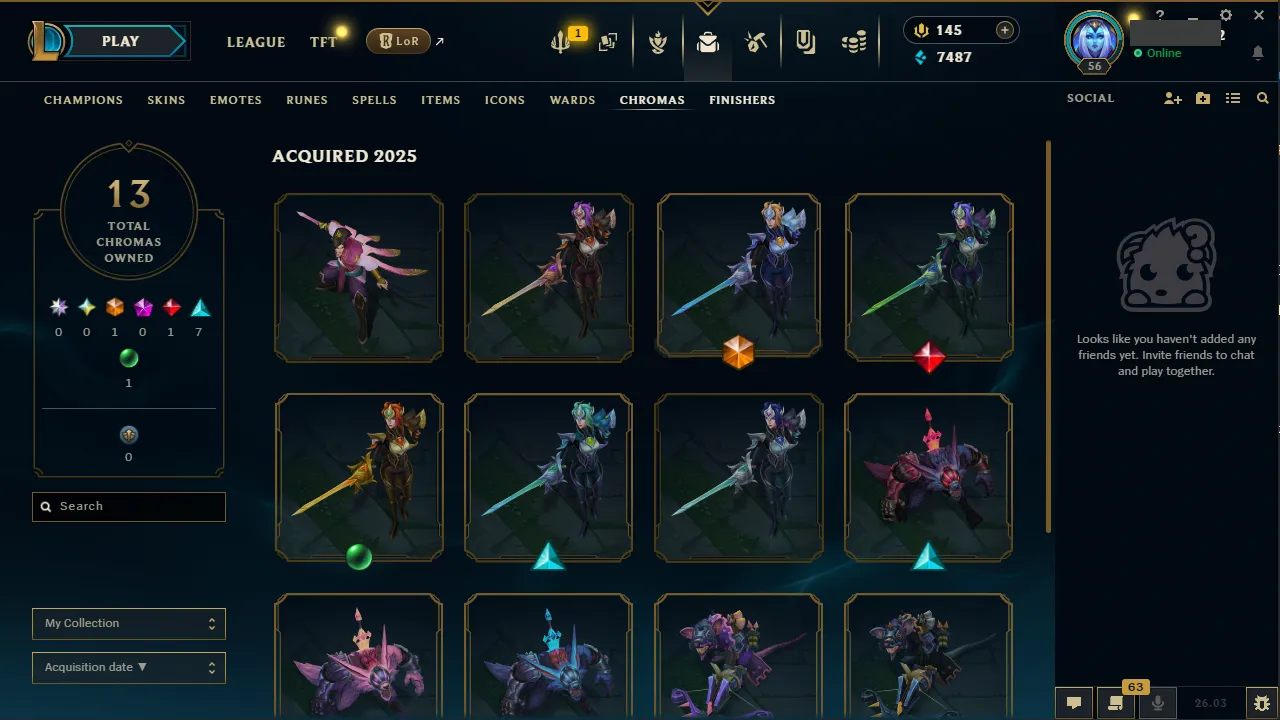Click the plus button to buy RP
Image resolution: width=1280 pixels, height=720 pixels.
[1007, 30]
